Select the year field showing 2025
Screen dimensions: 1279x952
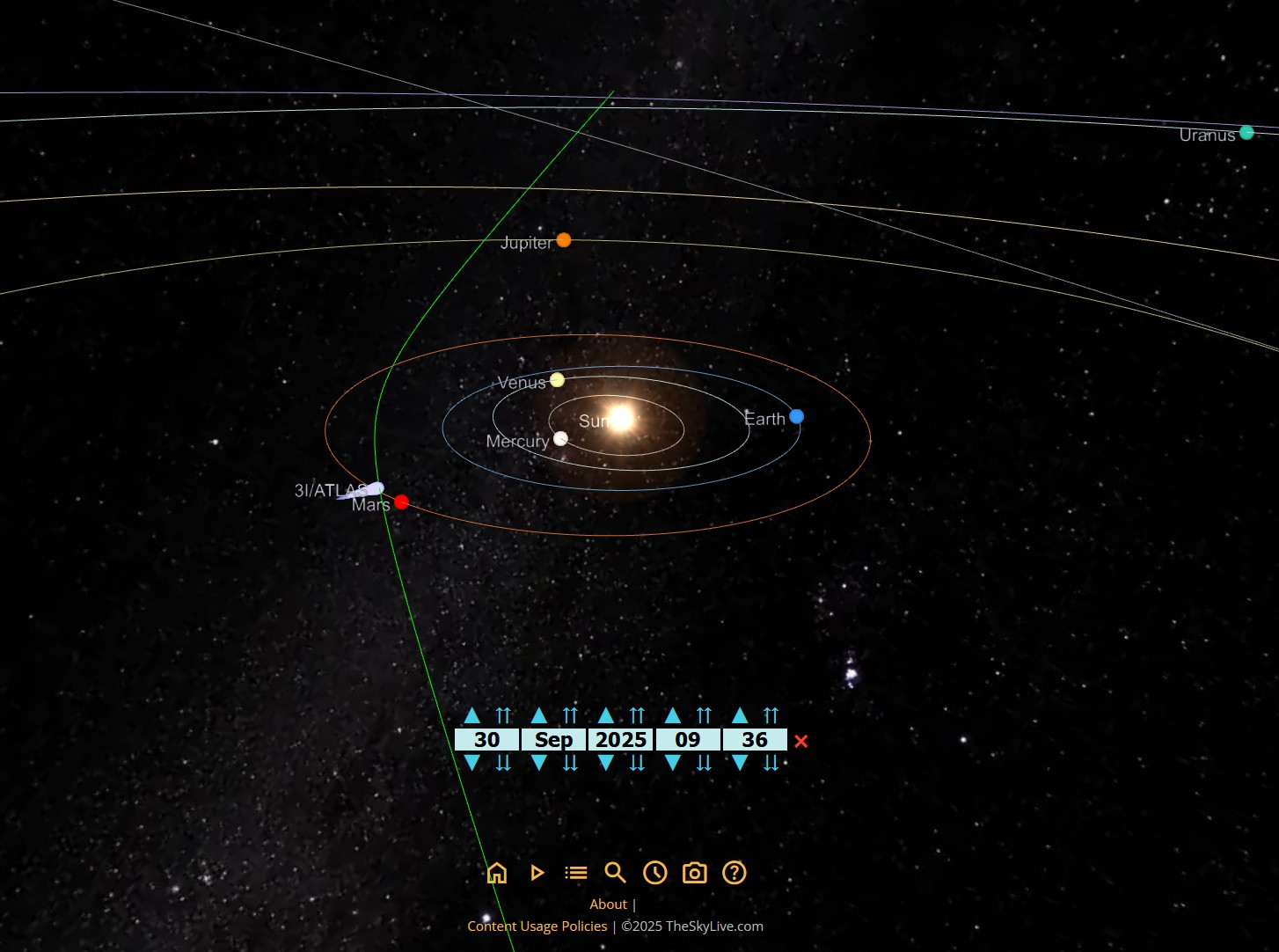pos(620,740)
